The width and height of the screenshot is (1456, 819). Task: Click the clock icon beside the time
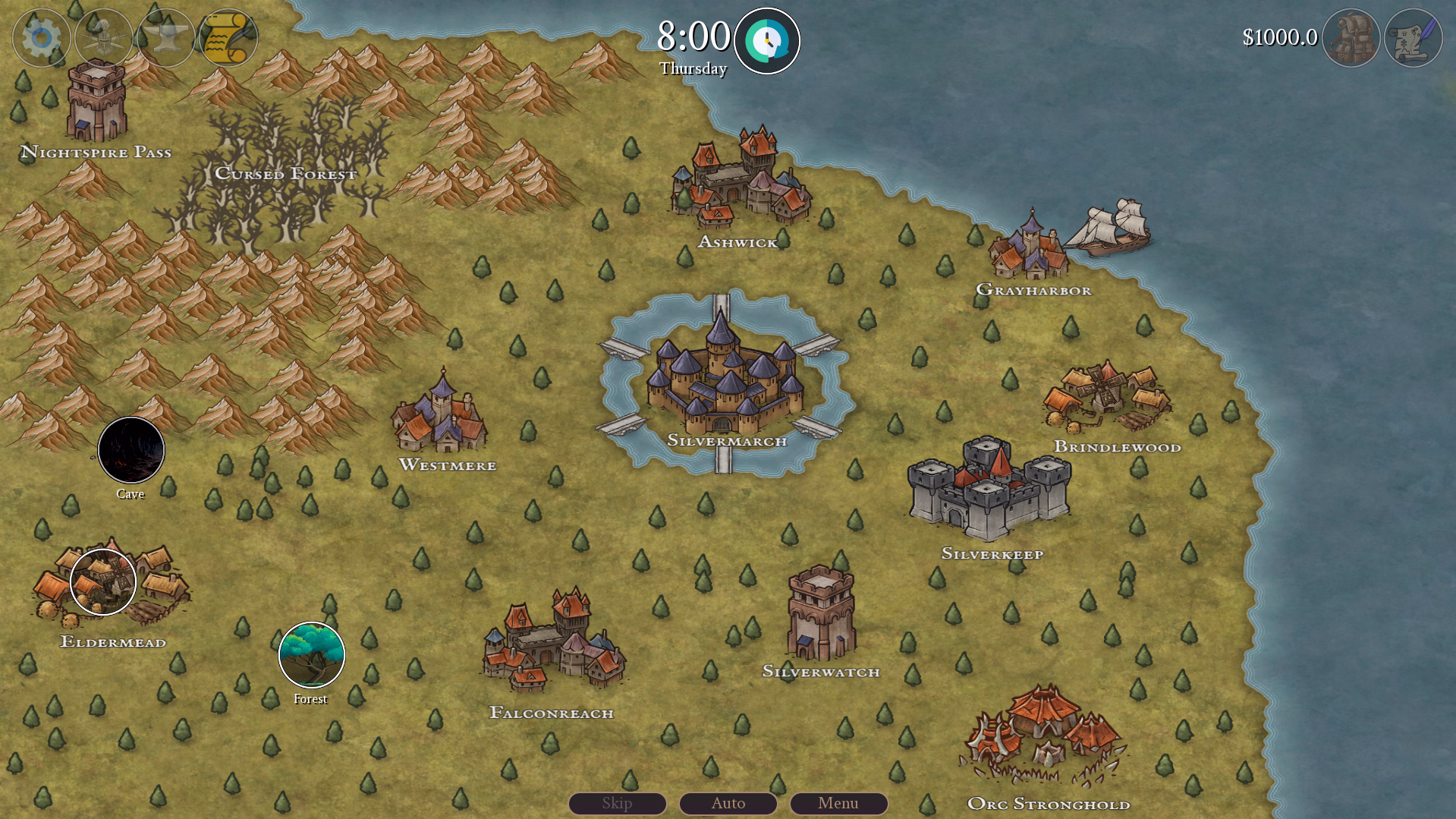click(x=766, y=41)
